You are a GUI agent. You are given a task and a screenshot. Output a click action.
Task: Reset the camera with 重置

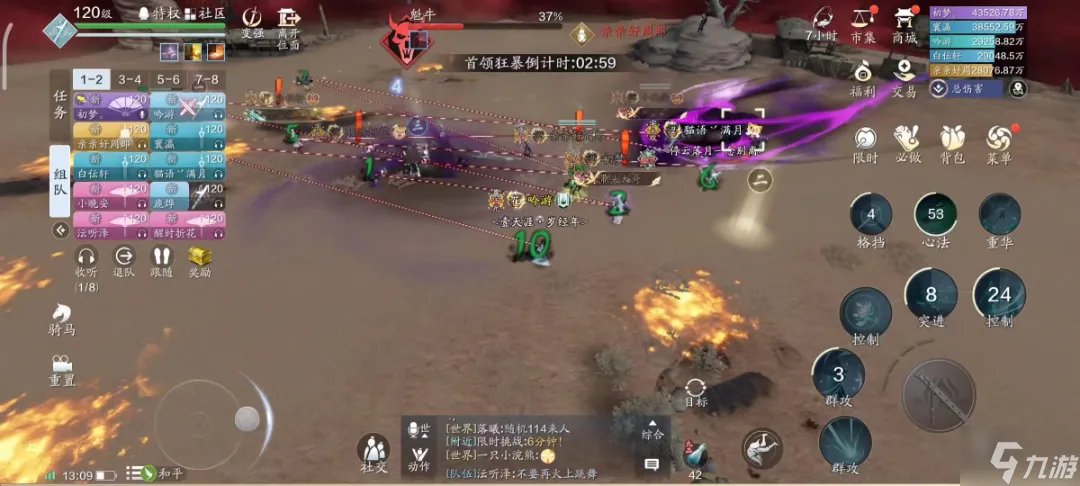[x=62, y=369]
